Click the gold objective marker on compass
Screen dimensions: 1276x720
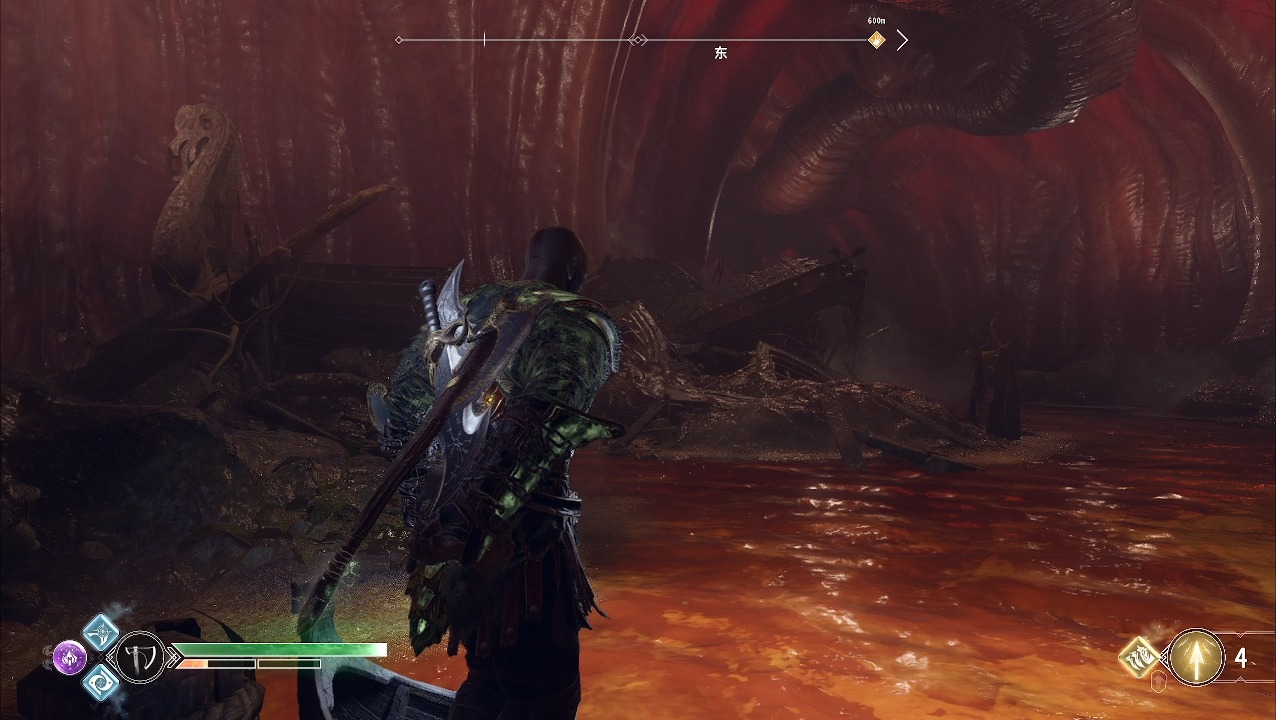tap(876, 40)
